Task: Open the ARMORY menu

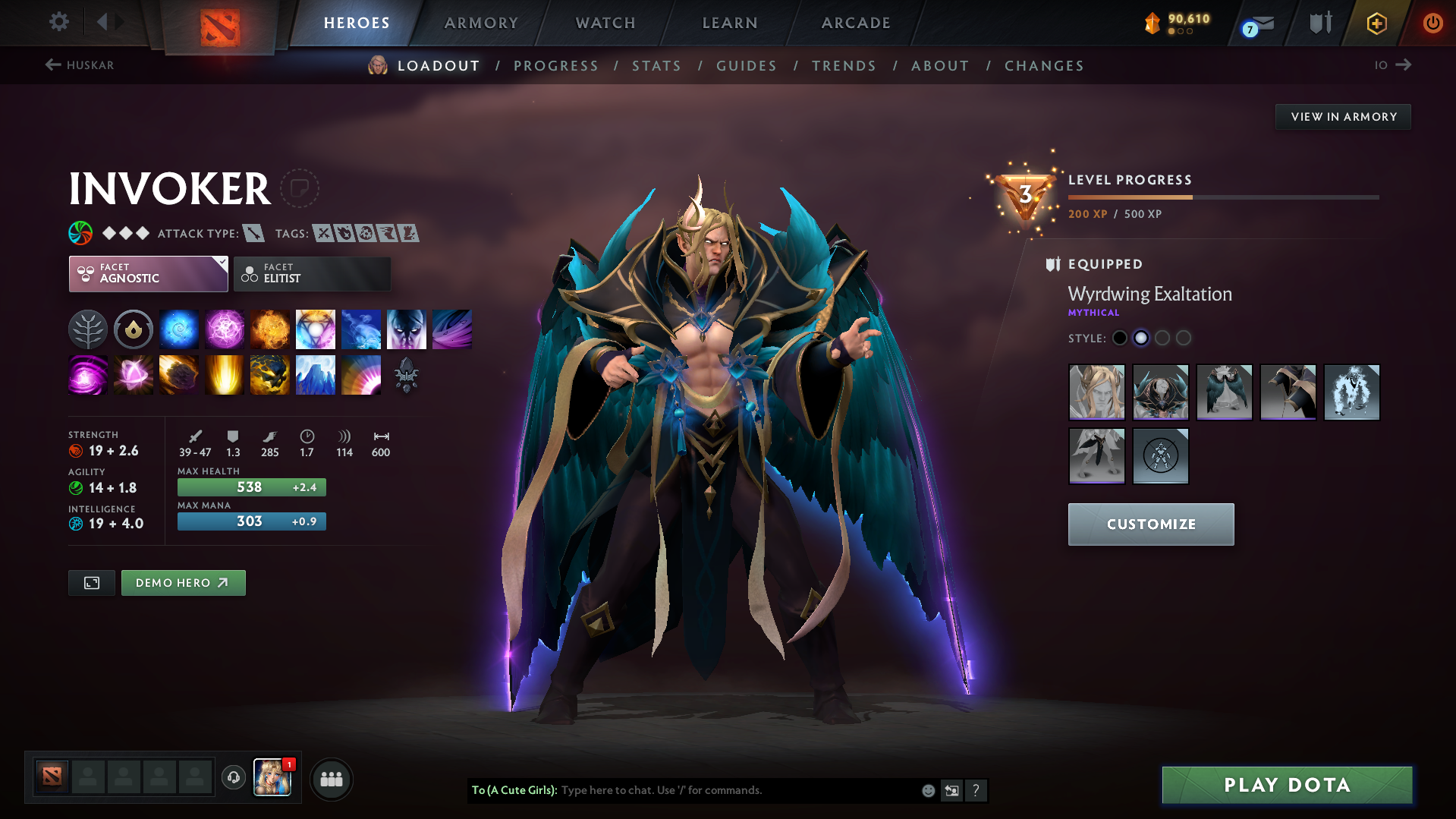Action: click(x=481, y=23)
